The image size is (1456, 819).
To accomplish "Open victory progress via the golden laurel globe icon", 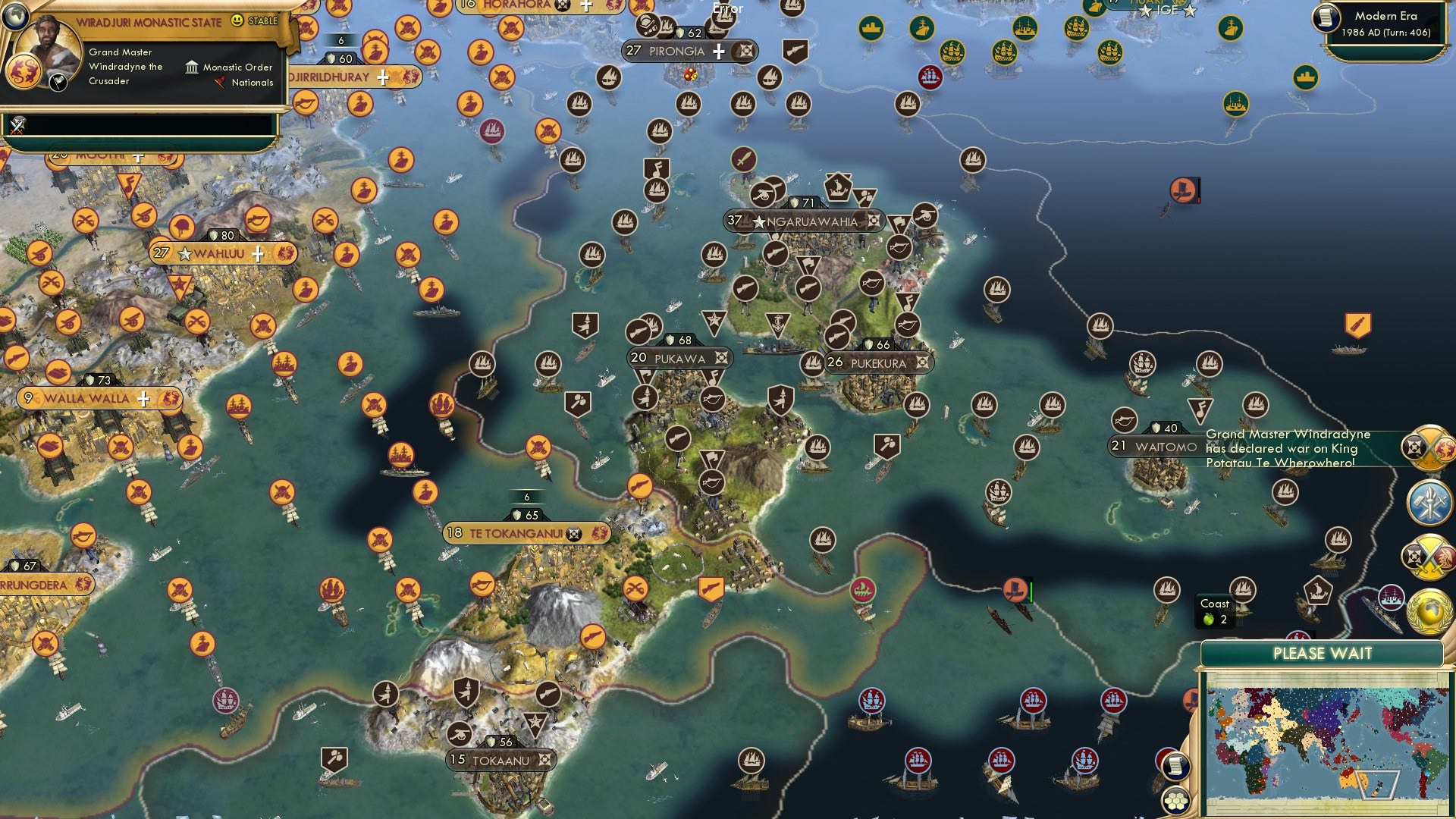I will point(1430,611).
